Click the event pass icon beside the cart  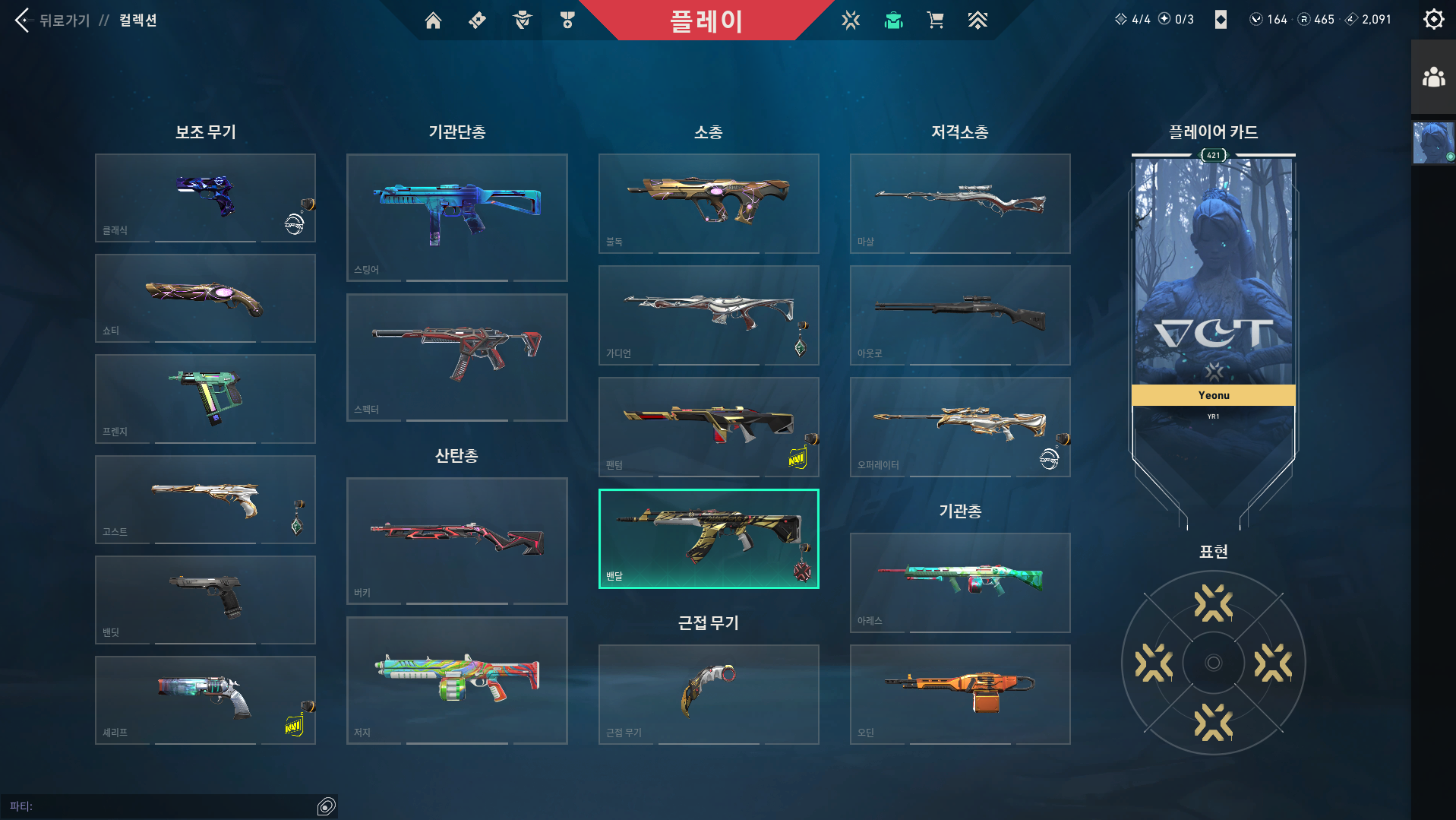[978, 21]
